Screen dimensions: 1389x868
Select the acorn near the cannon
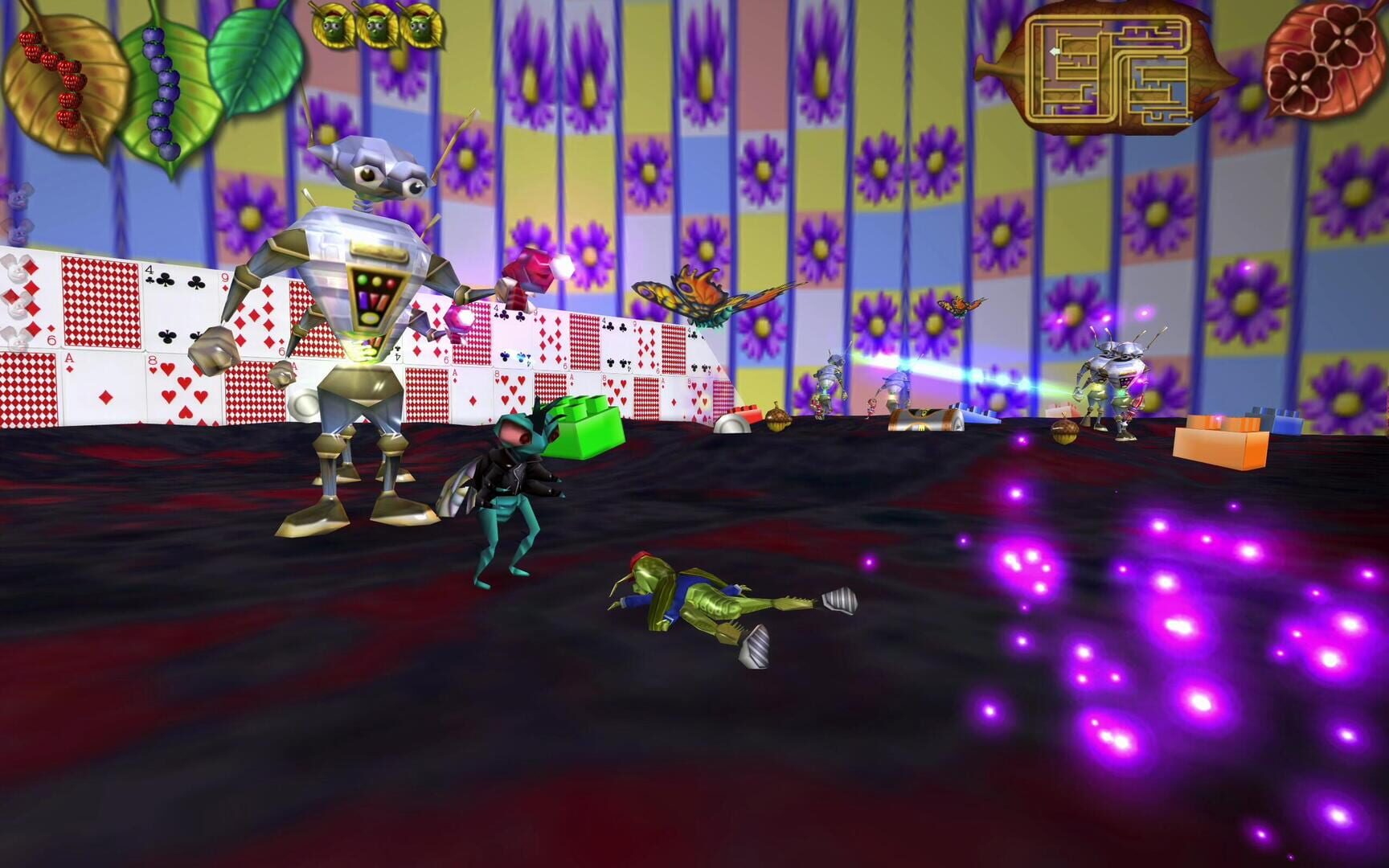point(778,418)
